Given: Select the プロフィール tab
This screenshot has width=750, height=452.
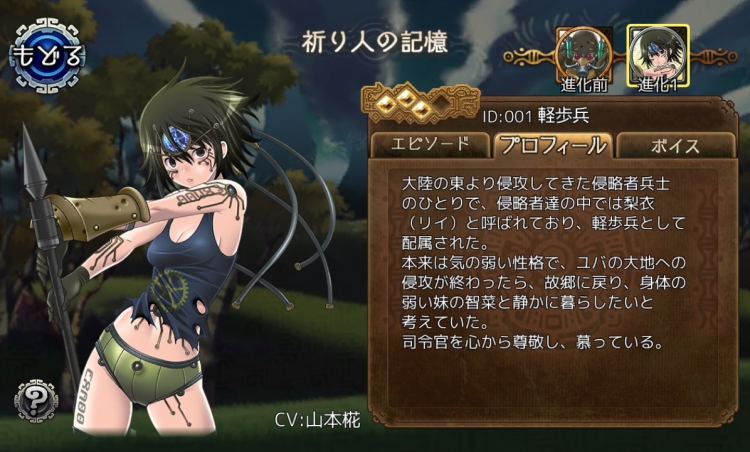Looking at the screenshot, I should tap(551, 145).
